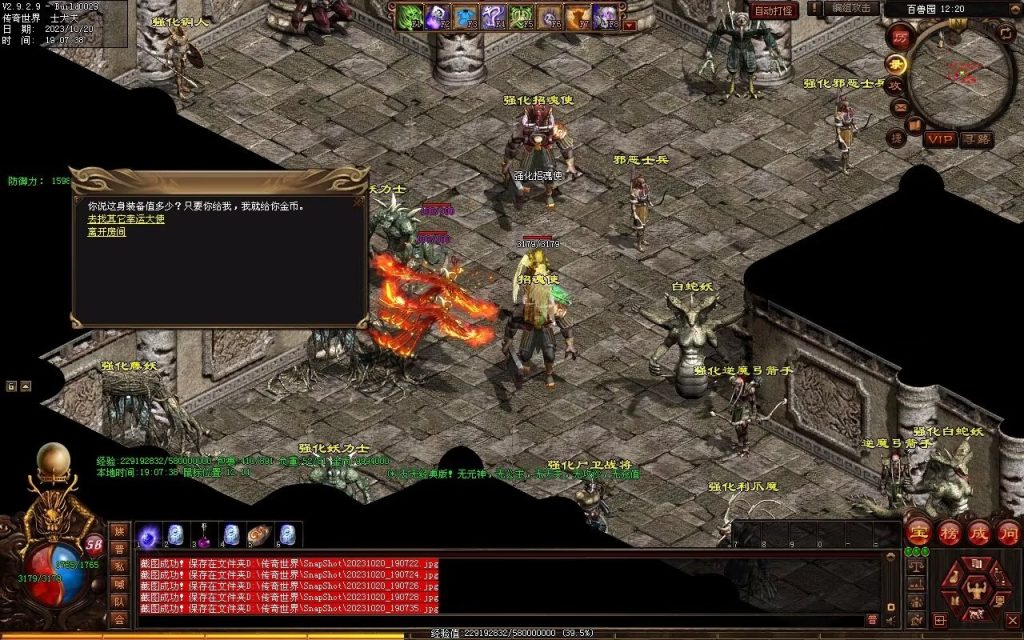Choose dialogue option 去找其它秦法大使
Viewport: 1024px width, 640px height.
[126, 219]
